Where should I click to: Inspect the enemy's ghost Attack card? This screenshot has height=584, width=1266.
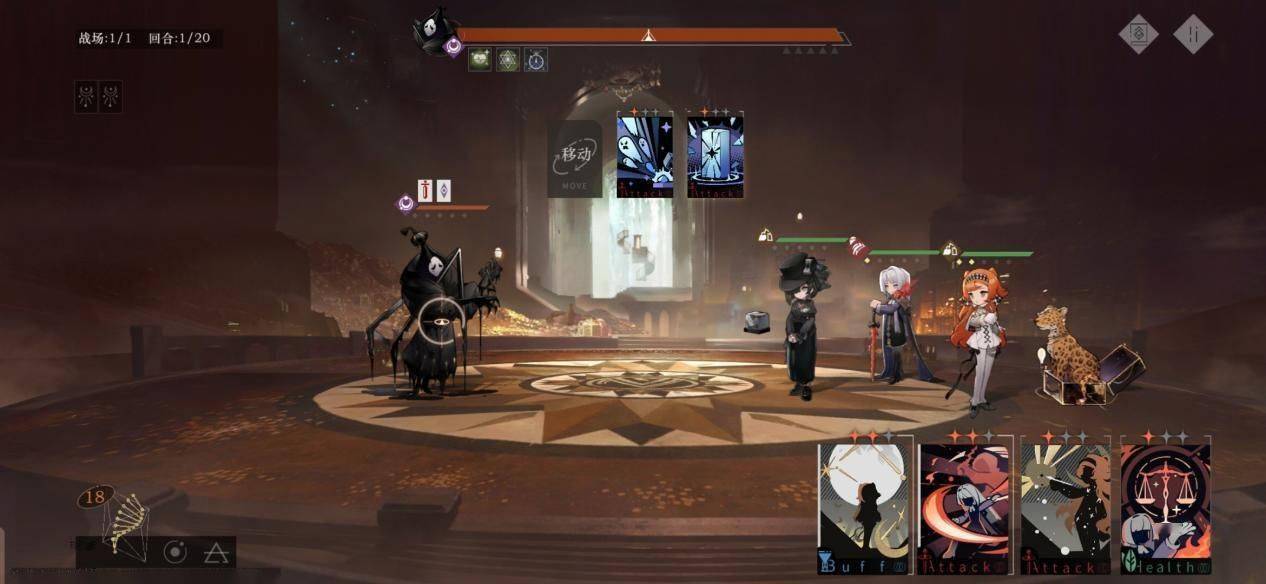click(645, 155)
